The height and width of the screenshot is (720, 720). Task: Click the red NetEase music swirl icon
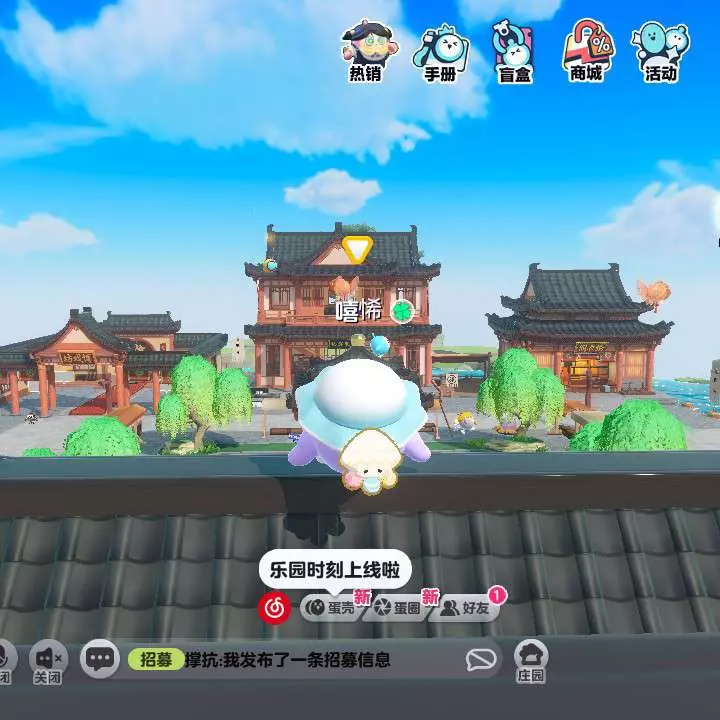coord(274,606)
